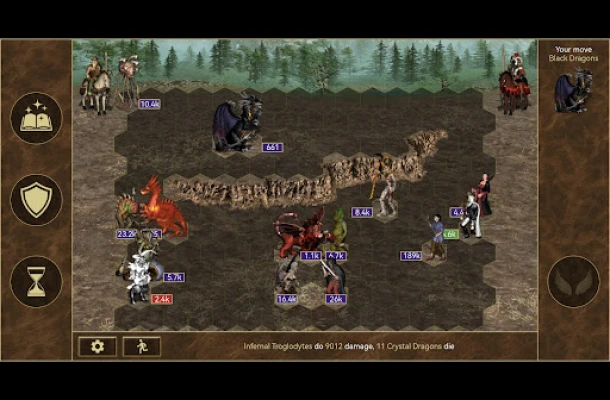The width and height of the screenshot is (610, 400).
Task: Open the spellbook
Action: tap(36, 118)
